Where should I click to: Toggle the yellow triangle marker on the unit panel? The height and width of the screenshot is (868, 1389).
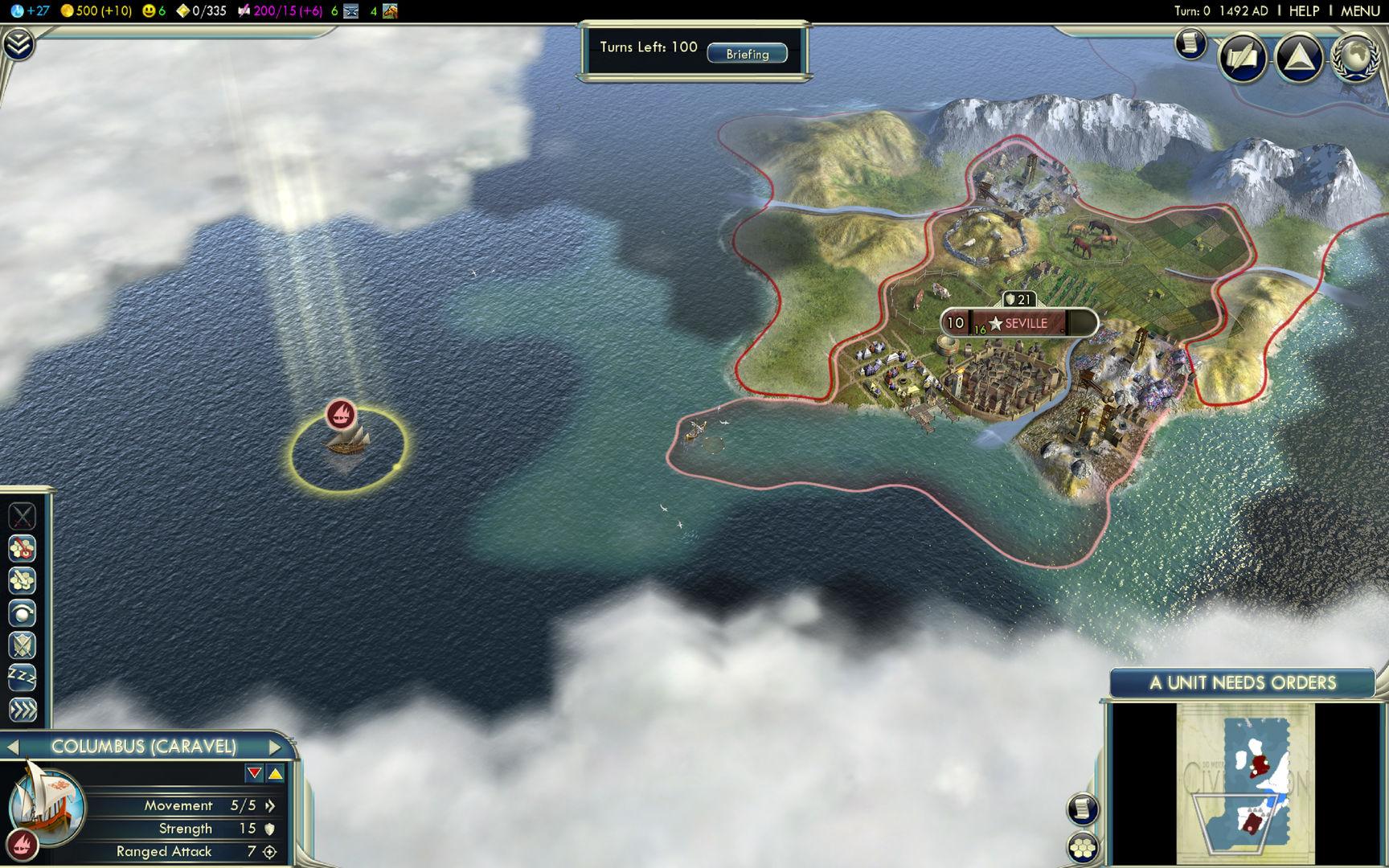(277, 772)
